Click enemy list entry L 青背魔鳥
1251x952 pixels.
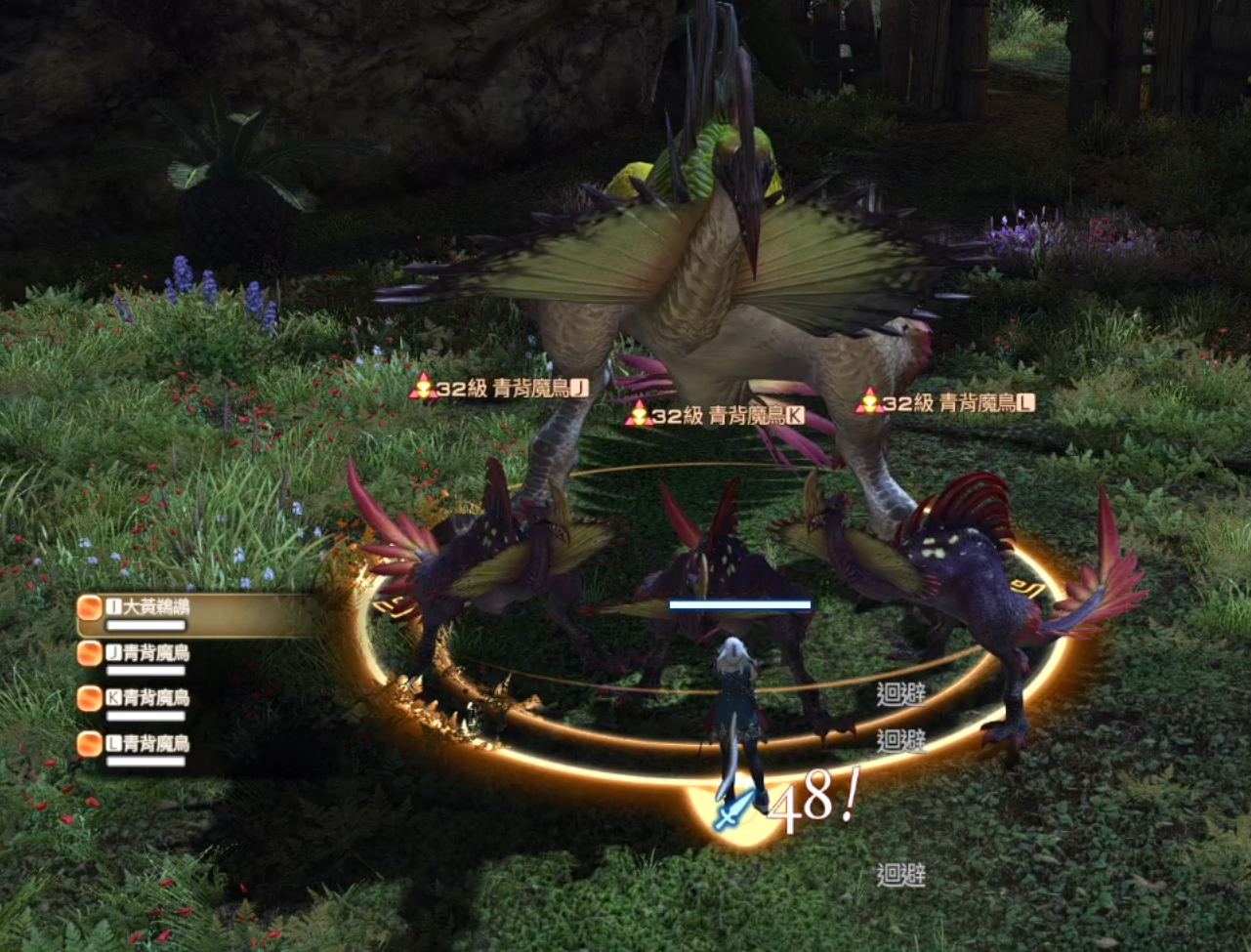(148, 744)
